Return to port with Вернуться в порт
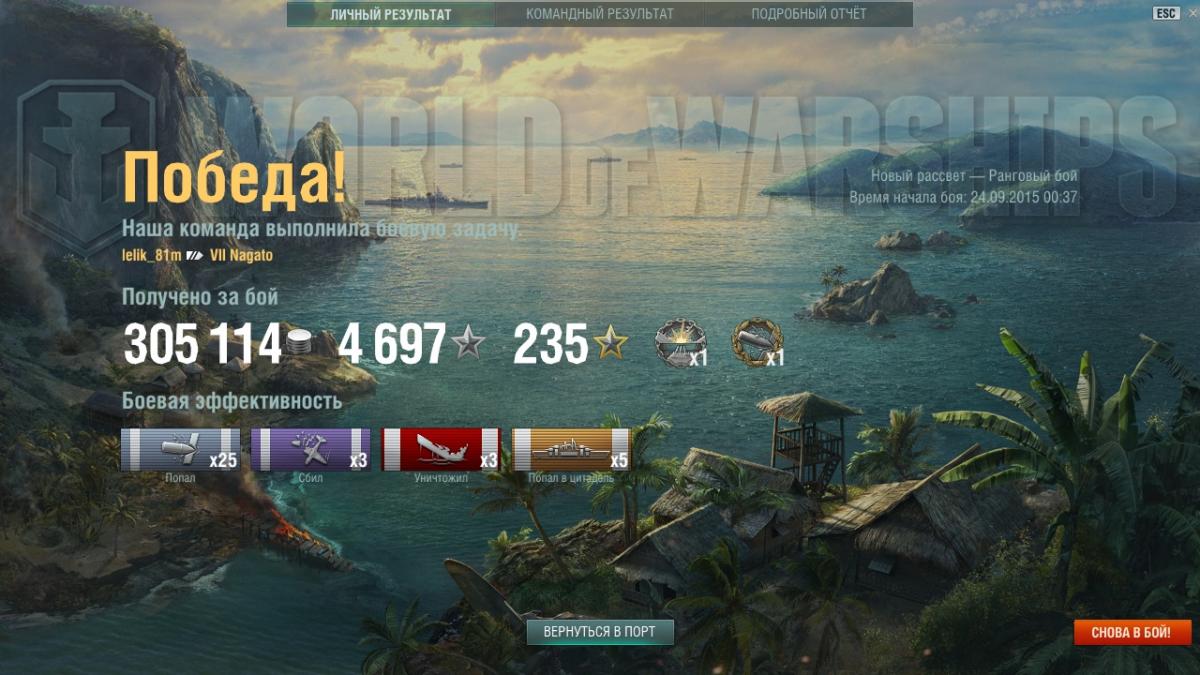 pos(600,632)
